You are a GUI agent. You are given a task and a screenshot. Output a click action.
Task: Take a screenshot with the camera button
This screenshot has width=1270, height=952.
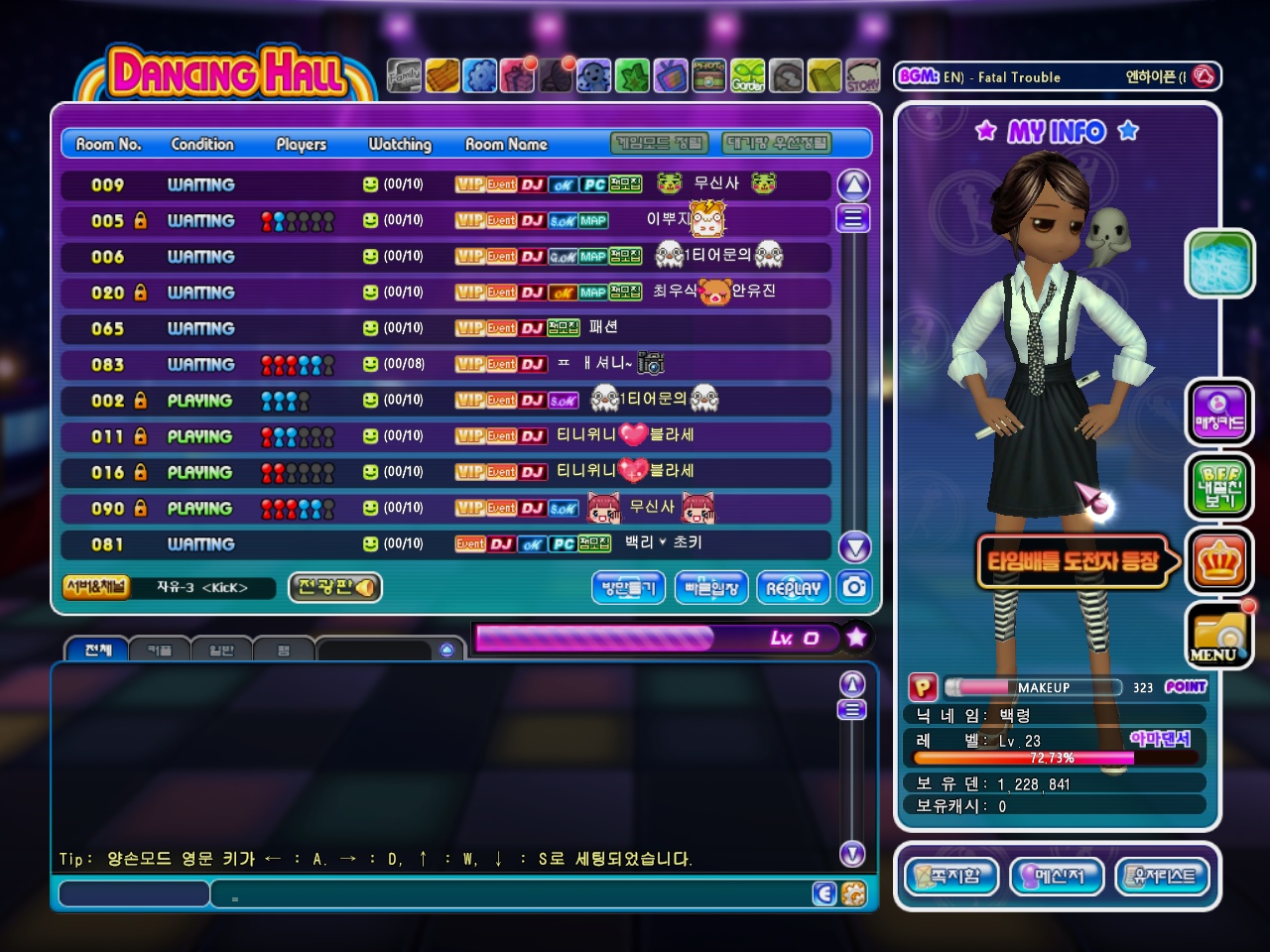point(854,587)
